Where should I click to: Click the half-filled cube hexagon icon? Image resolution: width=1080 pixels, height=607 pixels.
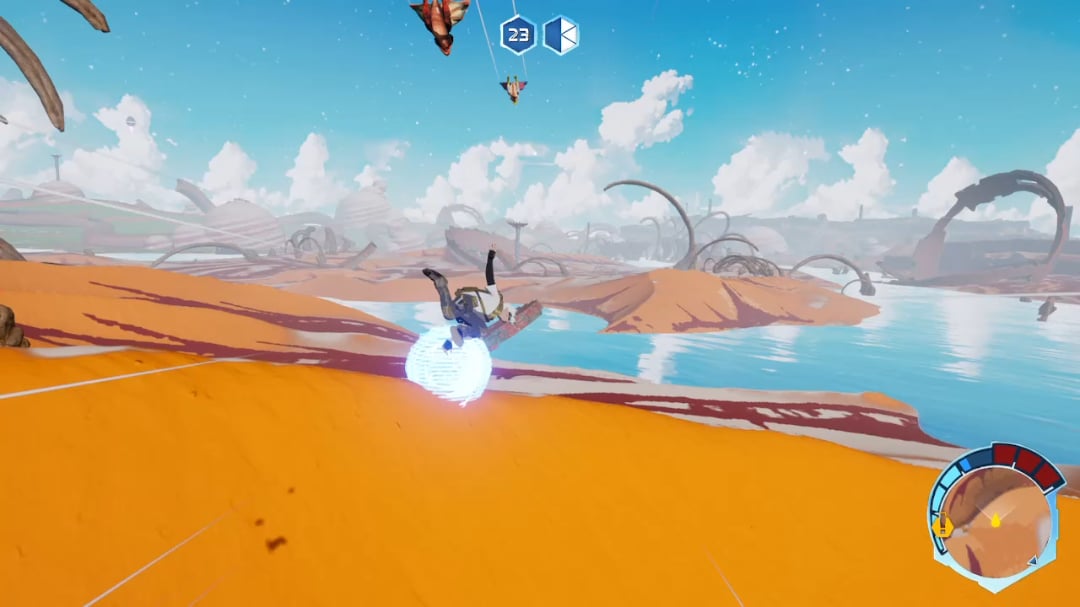[561, 35]
